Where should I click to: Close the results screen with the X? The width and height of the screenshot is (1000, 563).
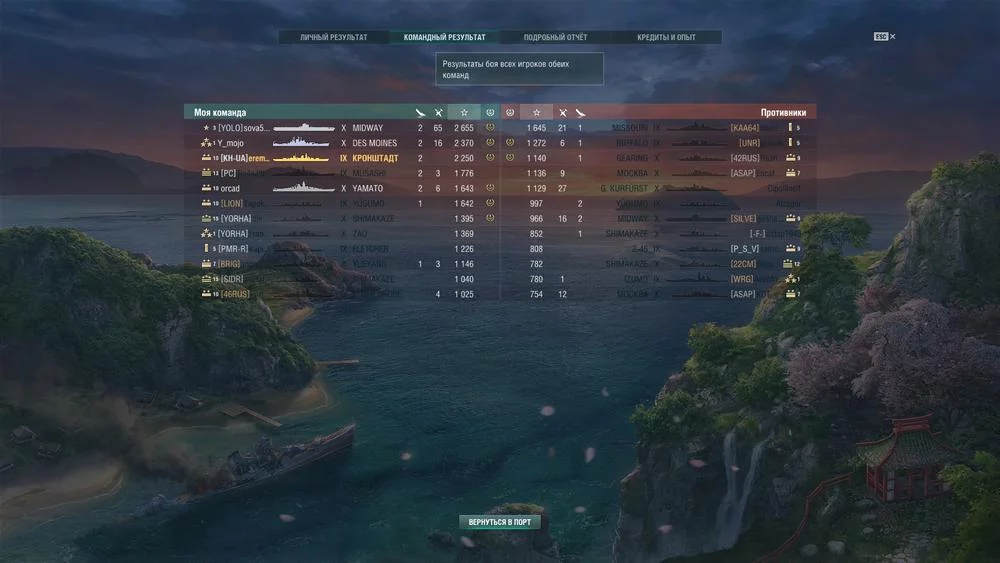point(893,37)
